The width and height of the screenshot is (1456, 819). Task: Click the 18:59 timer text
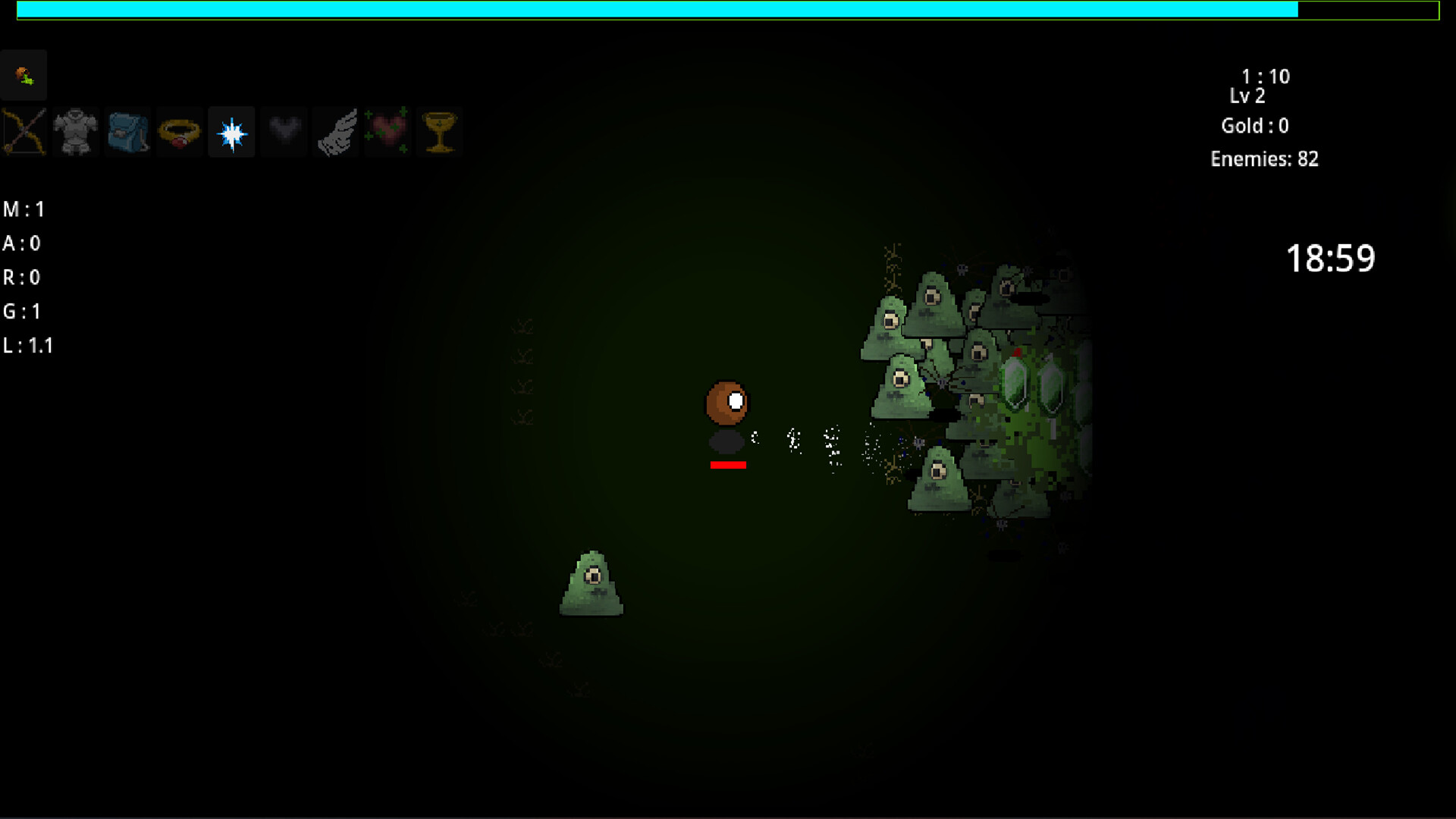pyautogui.click(x=1331, y=259)
